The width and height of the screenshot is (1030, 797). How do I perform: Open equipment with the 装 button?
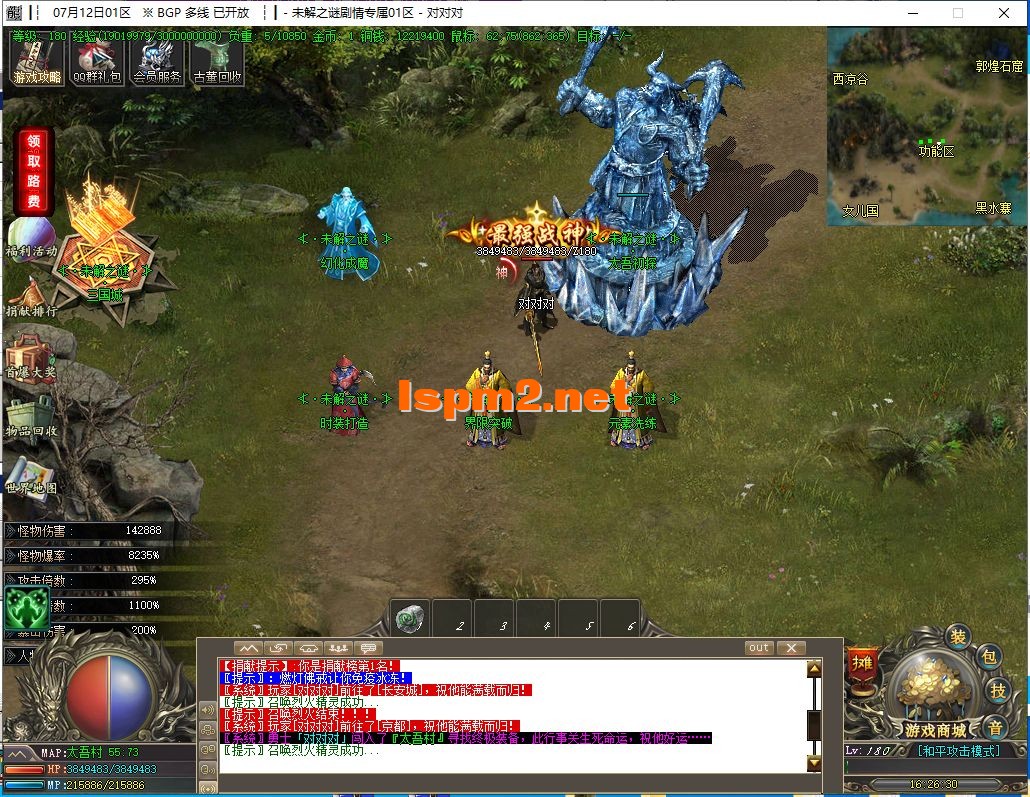958,637
